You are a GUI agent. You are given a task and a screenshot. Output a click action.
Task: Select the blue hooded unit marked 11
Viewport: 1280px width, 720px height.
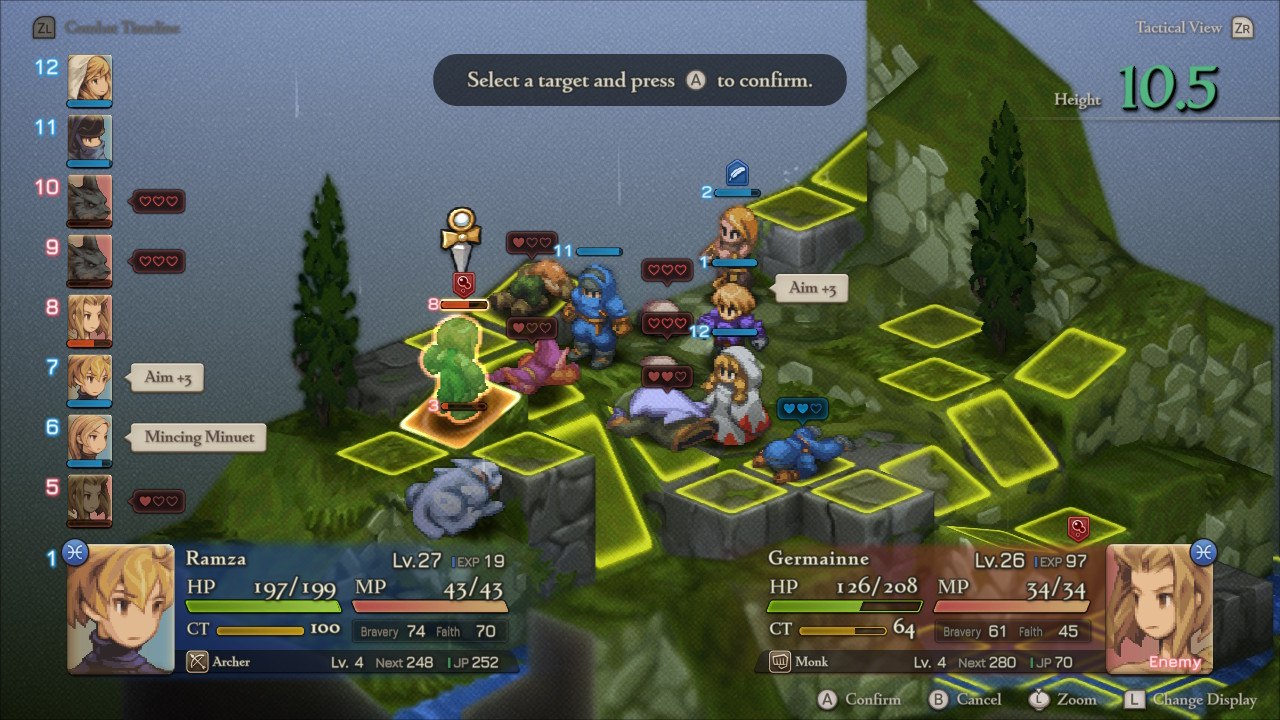(x=596, y=312)
